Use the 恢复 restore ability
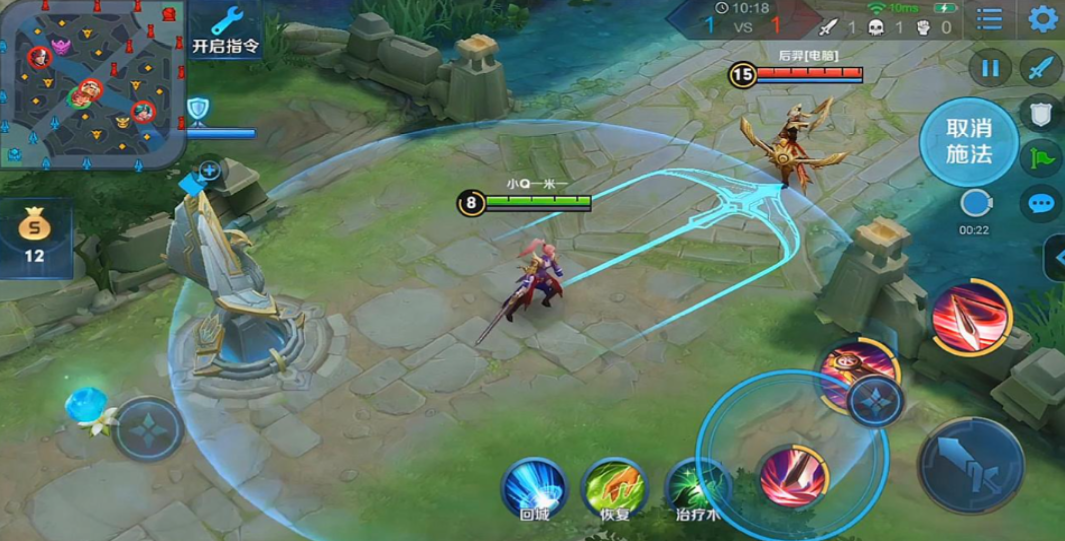 click(615, 486)
